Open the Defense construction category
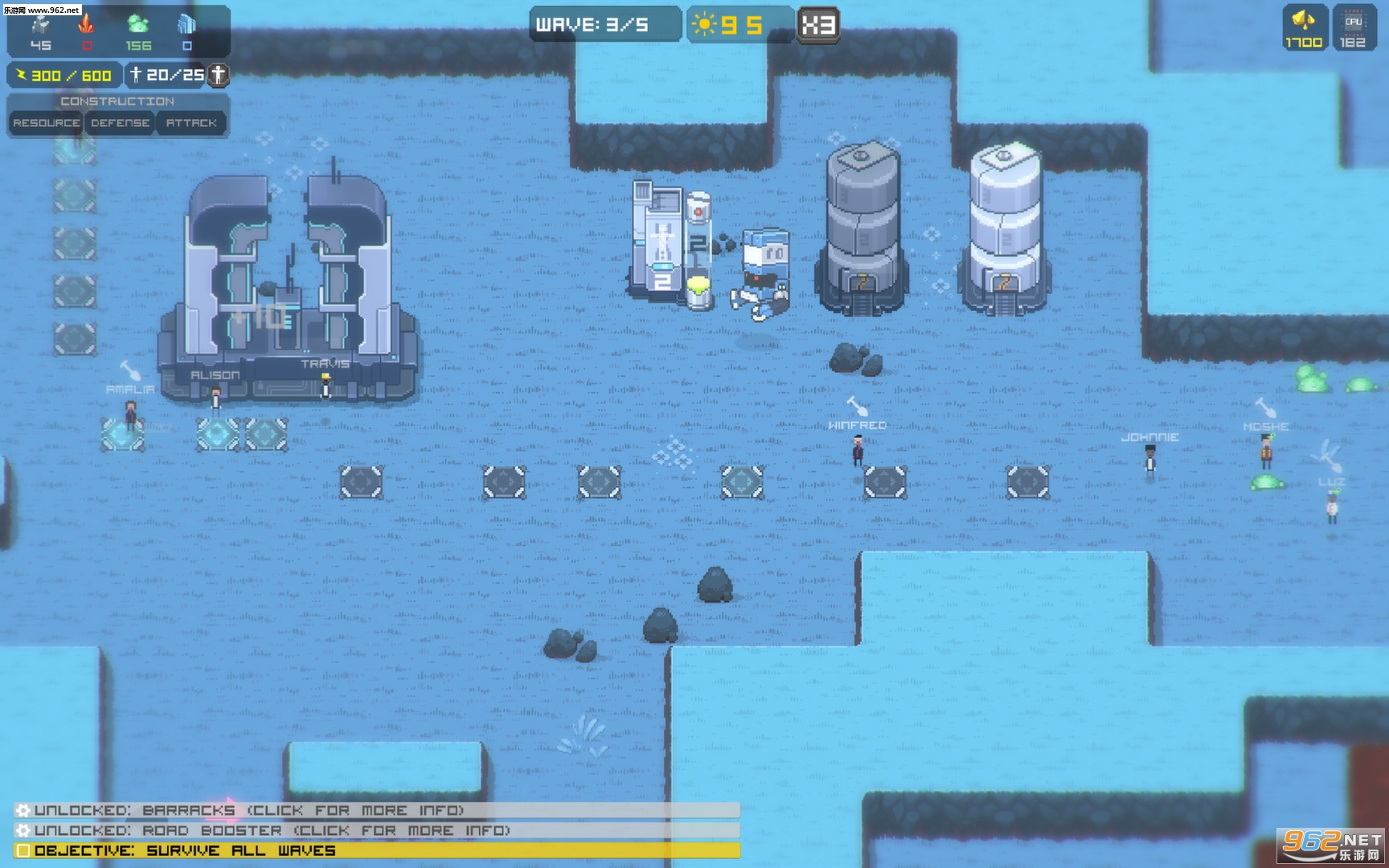The width and height of the screenshot is (1389, 868). click(120, 123)
